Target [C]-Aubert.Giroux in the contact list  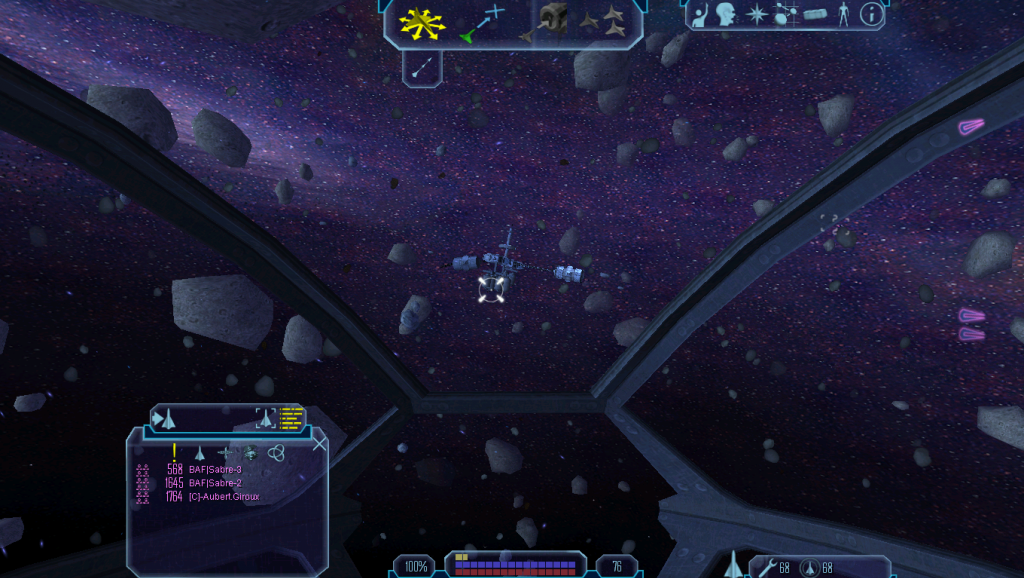(224, 496)
